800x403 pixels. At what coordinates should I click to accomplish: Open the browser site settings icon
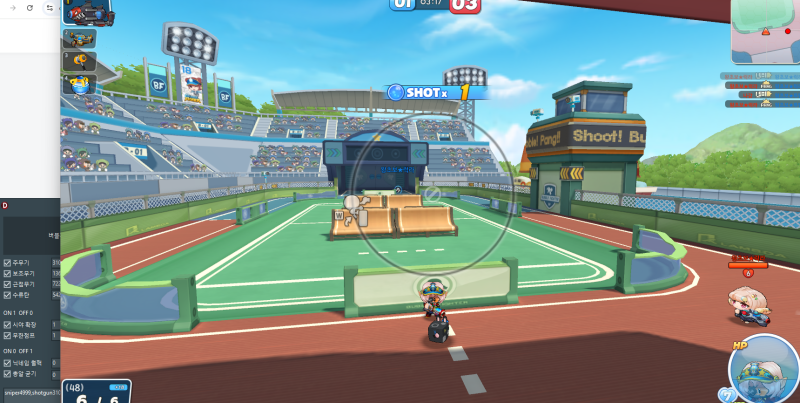coord(50,7)
